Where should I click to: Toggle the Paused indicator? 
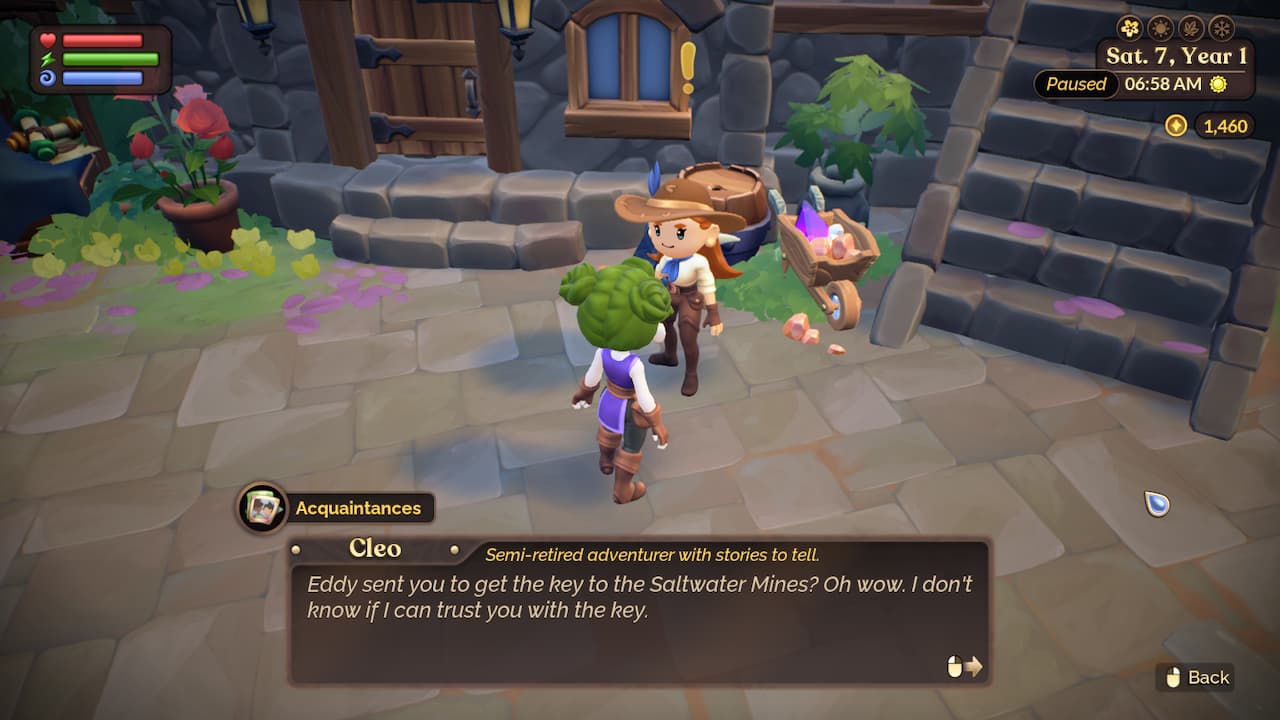[x=1075, y=85]
